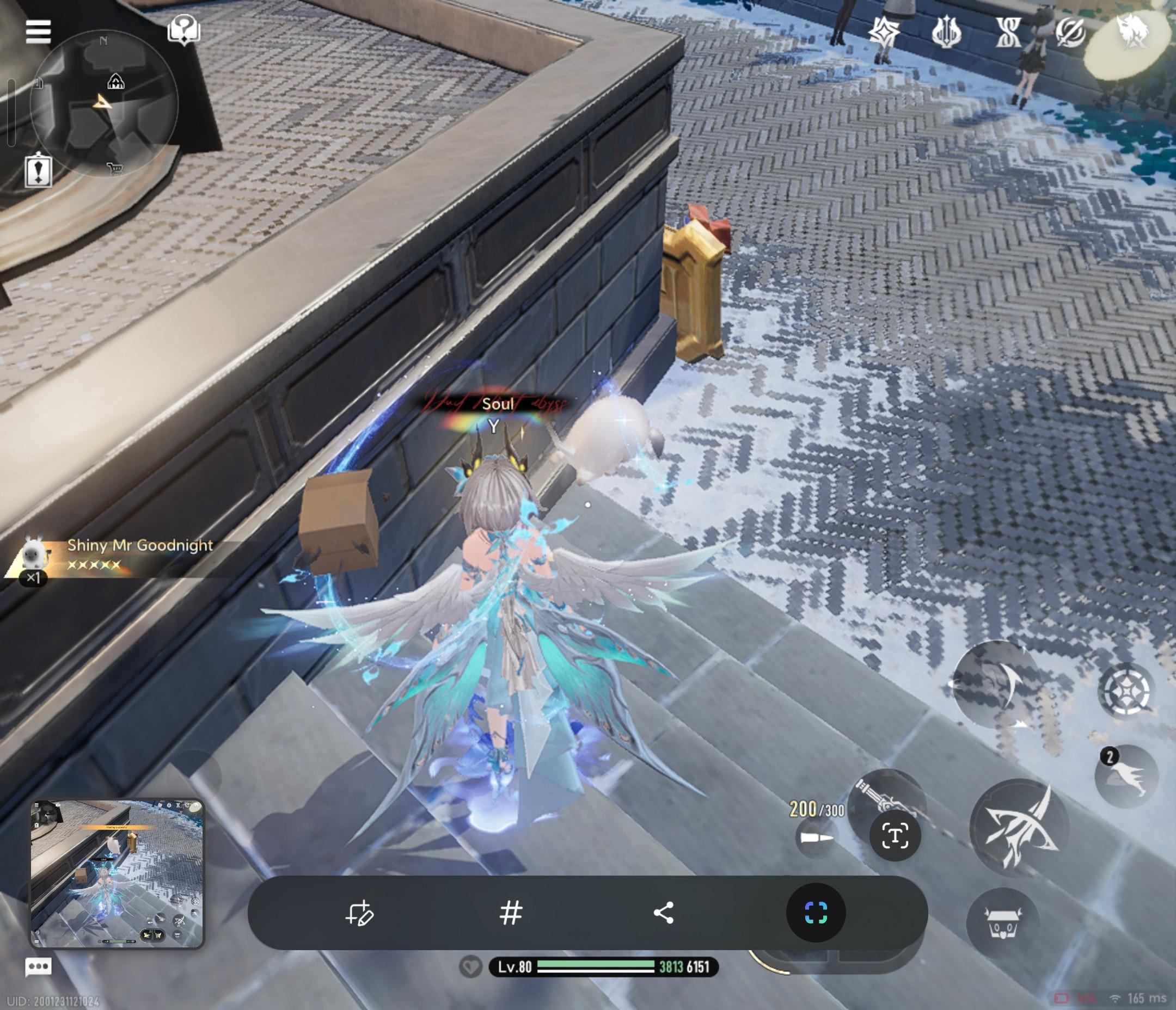
Task: Select the Shiny Mr Goodnight item notification
Action: click(113, 555)
